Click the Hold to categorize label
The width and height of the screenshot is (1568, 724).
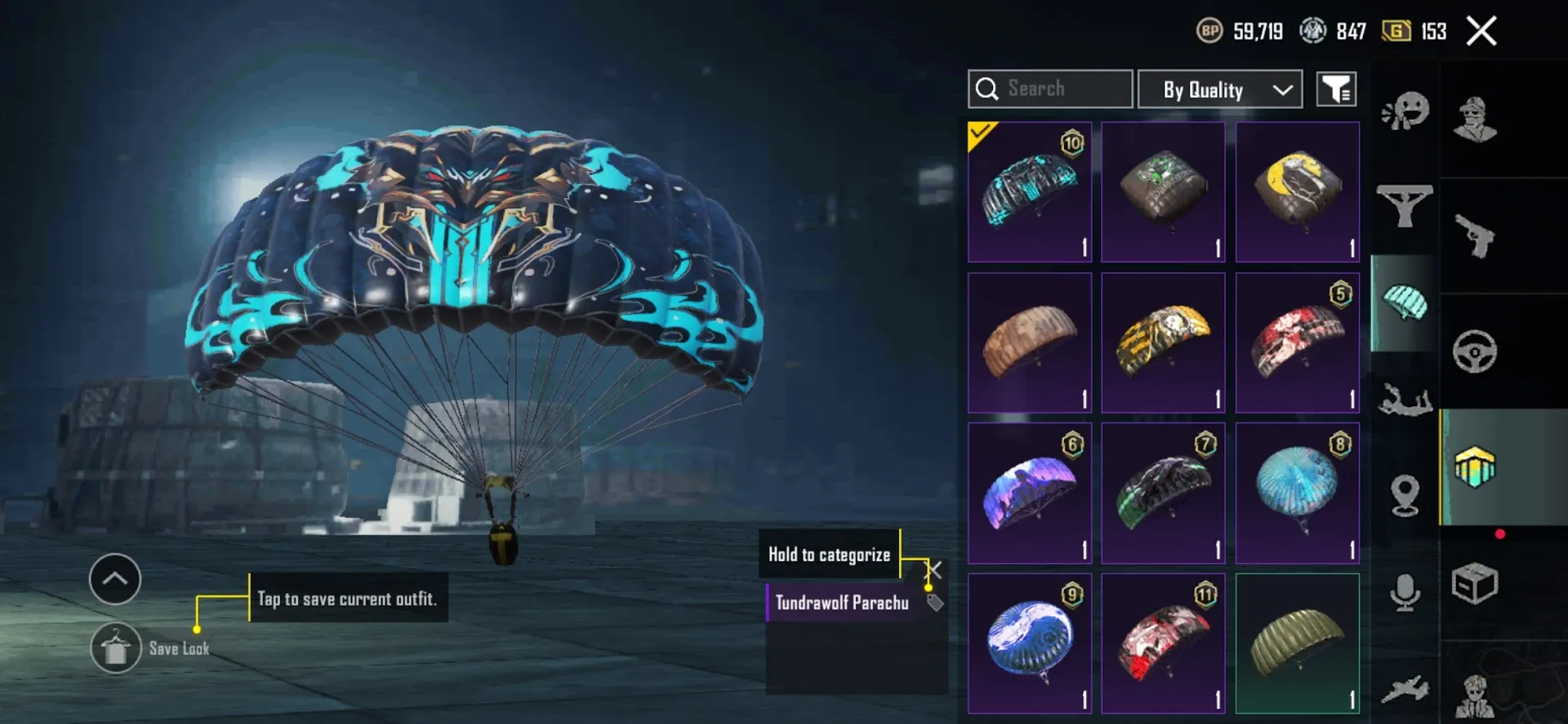pyautogui.click(x=828, y=554)
